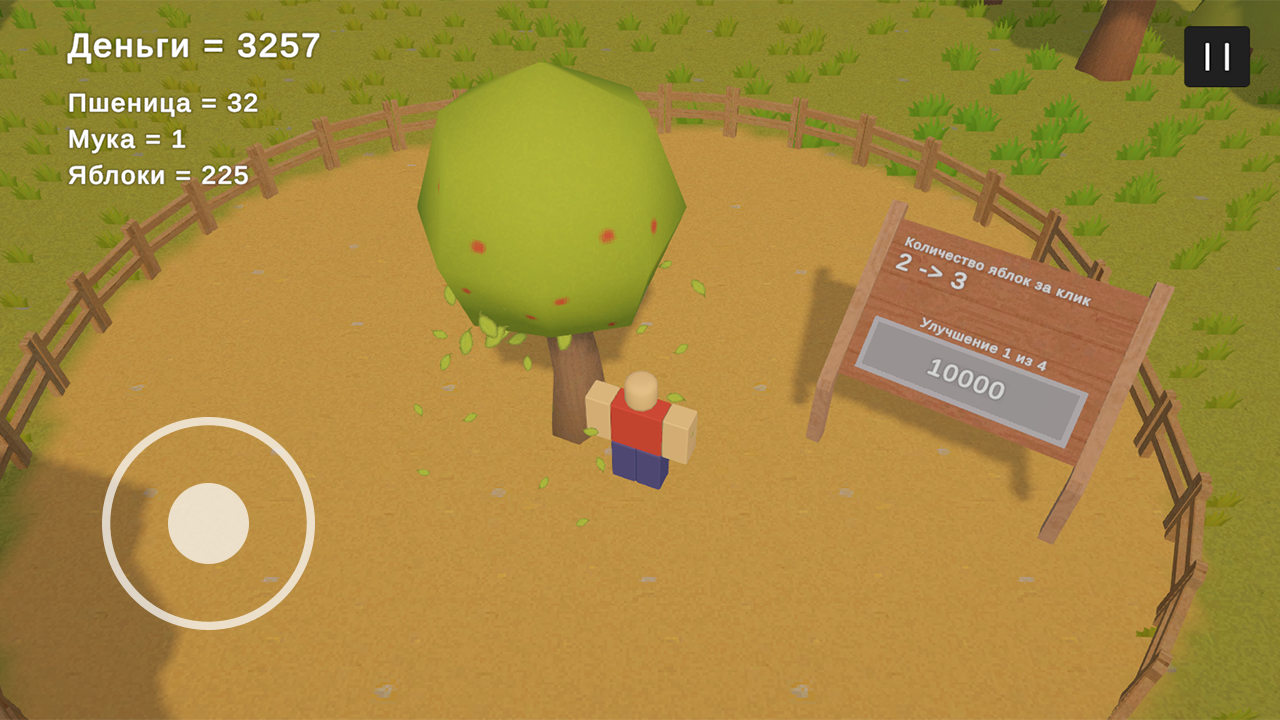
Task: Tap the inner knob of the virtual joystick
Action: tap(210, 522)
